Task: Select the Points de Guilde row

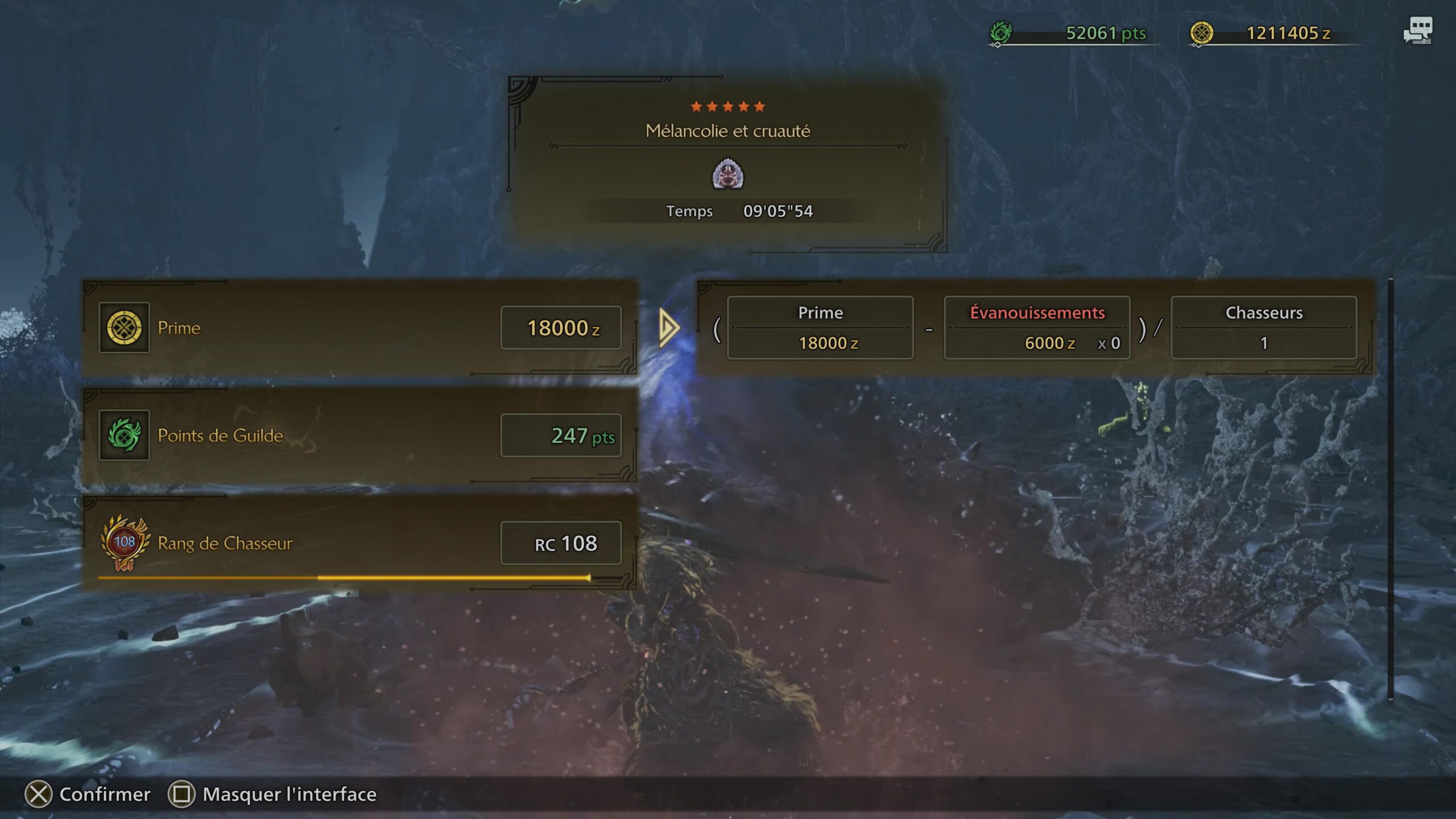Action: 359,436
